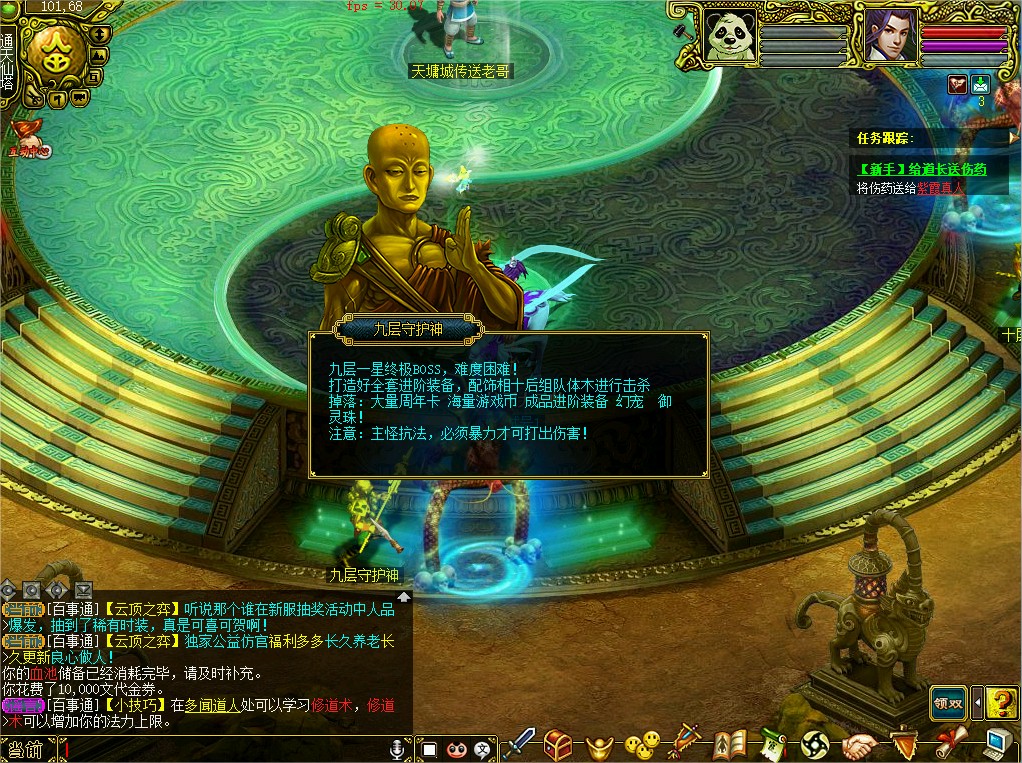Open the mail envelope icon
The height and width of the screenshot is (763, 1022).
[x=981, y=84]
